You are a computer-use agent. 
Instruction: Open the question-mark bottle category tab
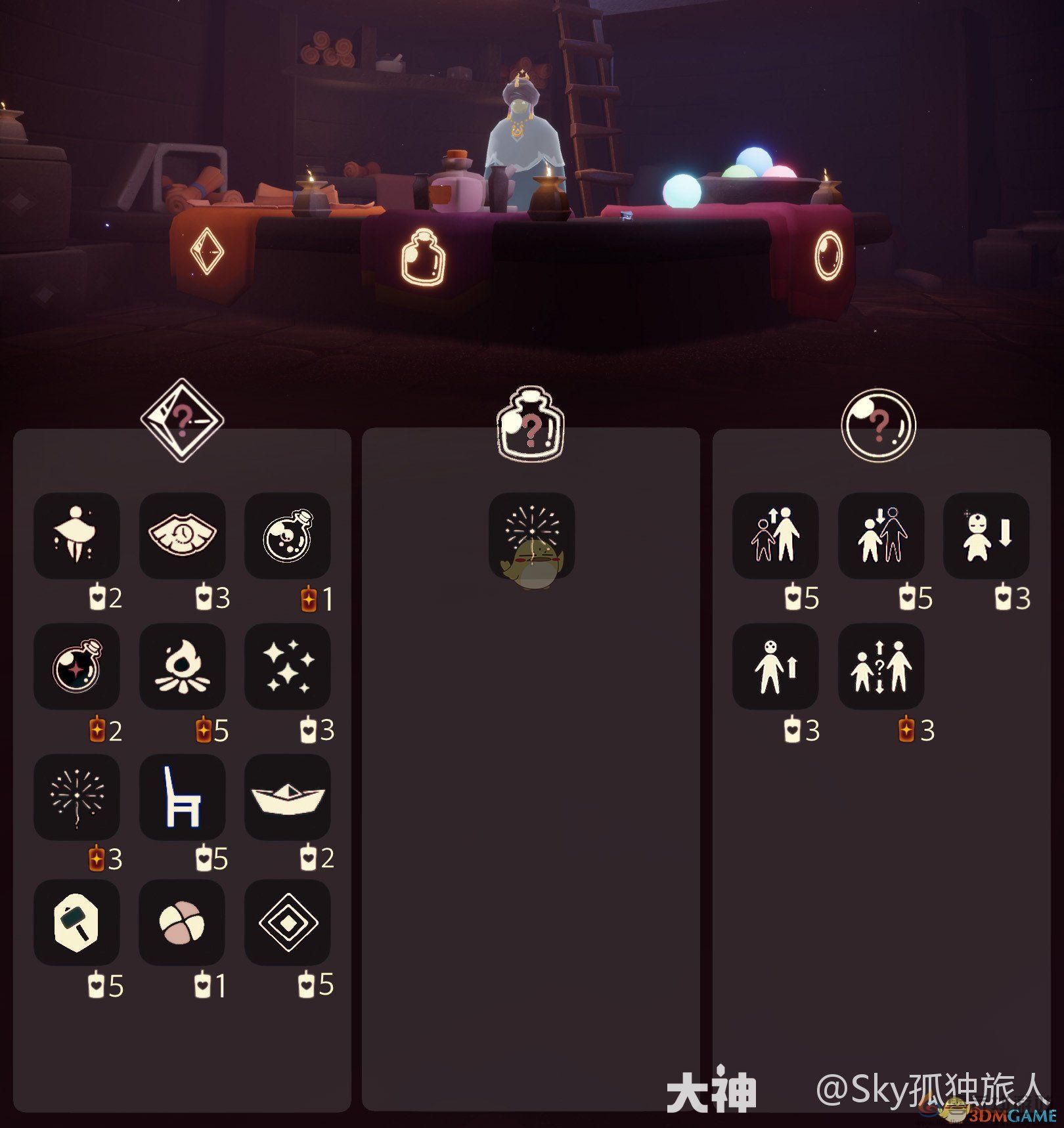pos(531,418)
